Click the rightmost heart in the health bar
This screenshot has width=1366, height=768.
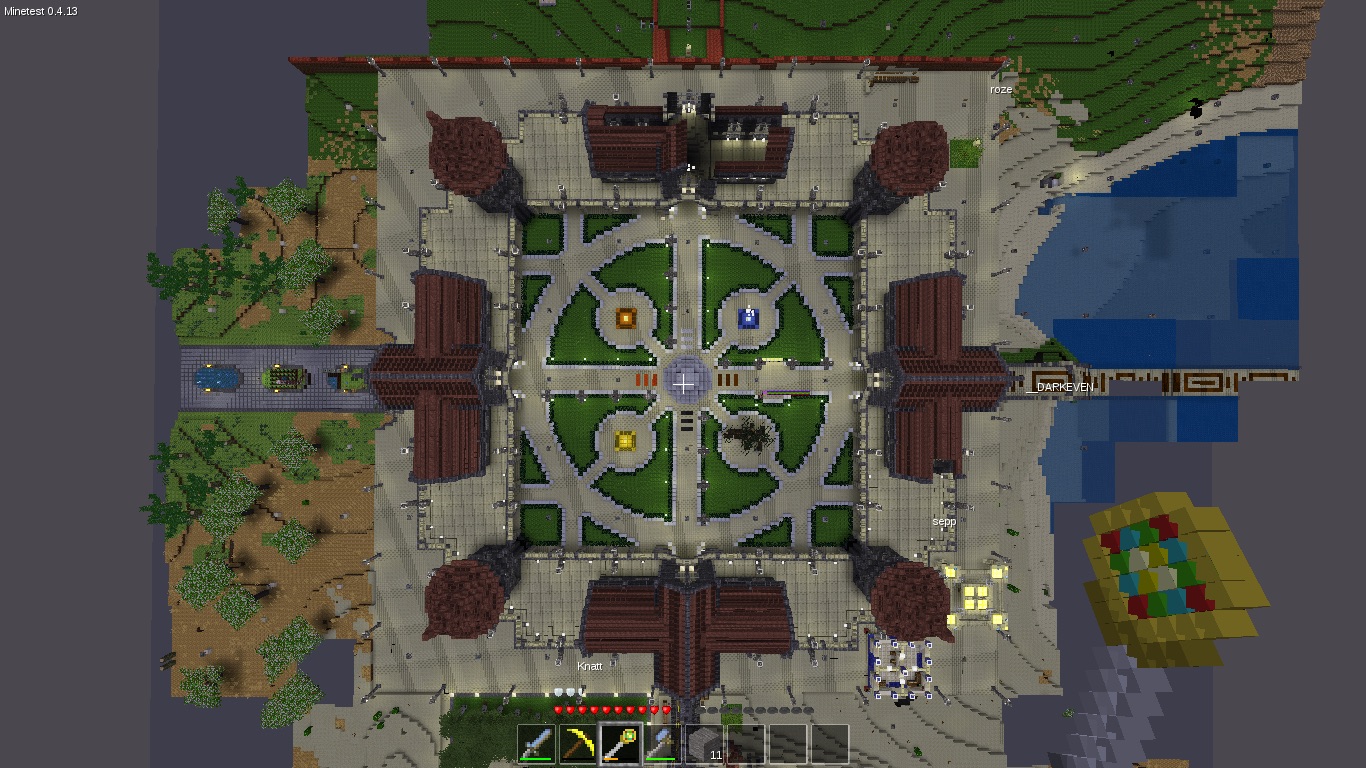666,710
